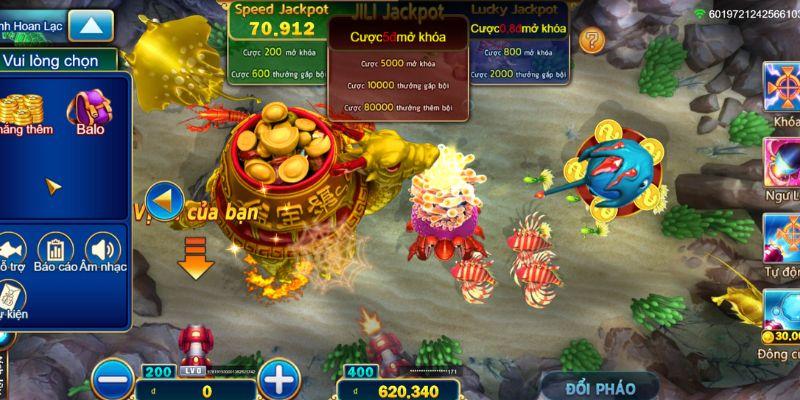Toggle the Âm nhạc music speaker

click(x=102, y=250)
